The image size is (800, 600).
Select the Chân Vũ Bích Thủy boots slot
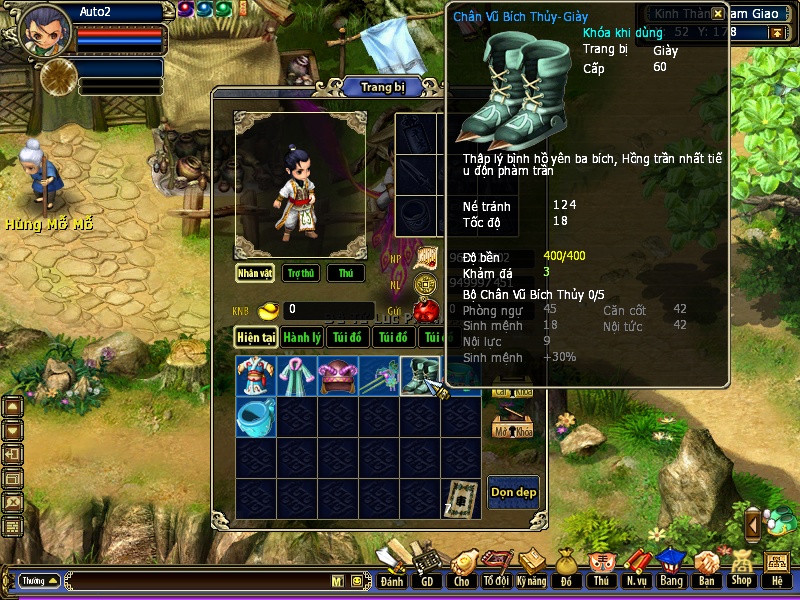coord(421,376)
